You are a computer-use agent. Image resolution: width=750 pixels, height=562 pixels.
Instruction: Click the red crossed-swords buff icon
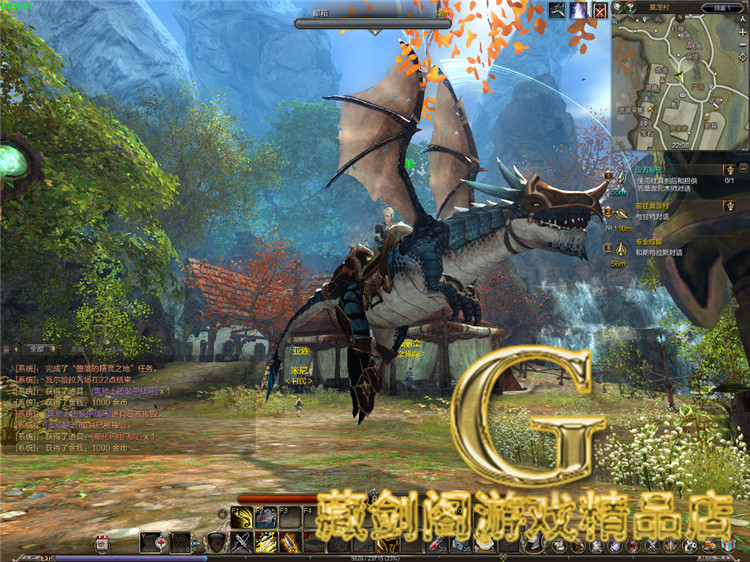[x=600, y=10]
